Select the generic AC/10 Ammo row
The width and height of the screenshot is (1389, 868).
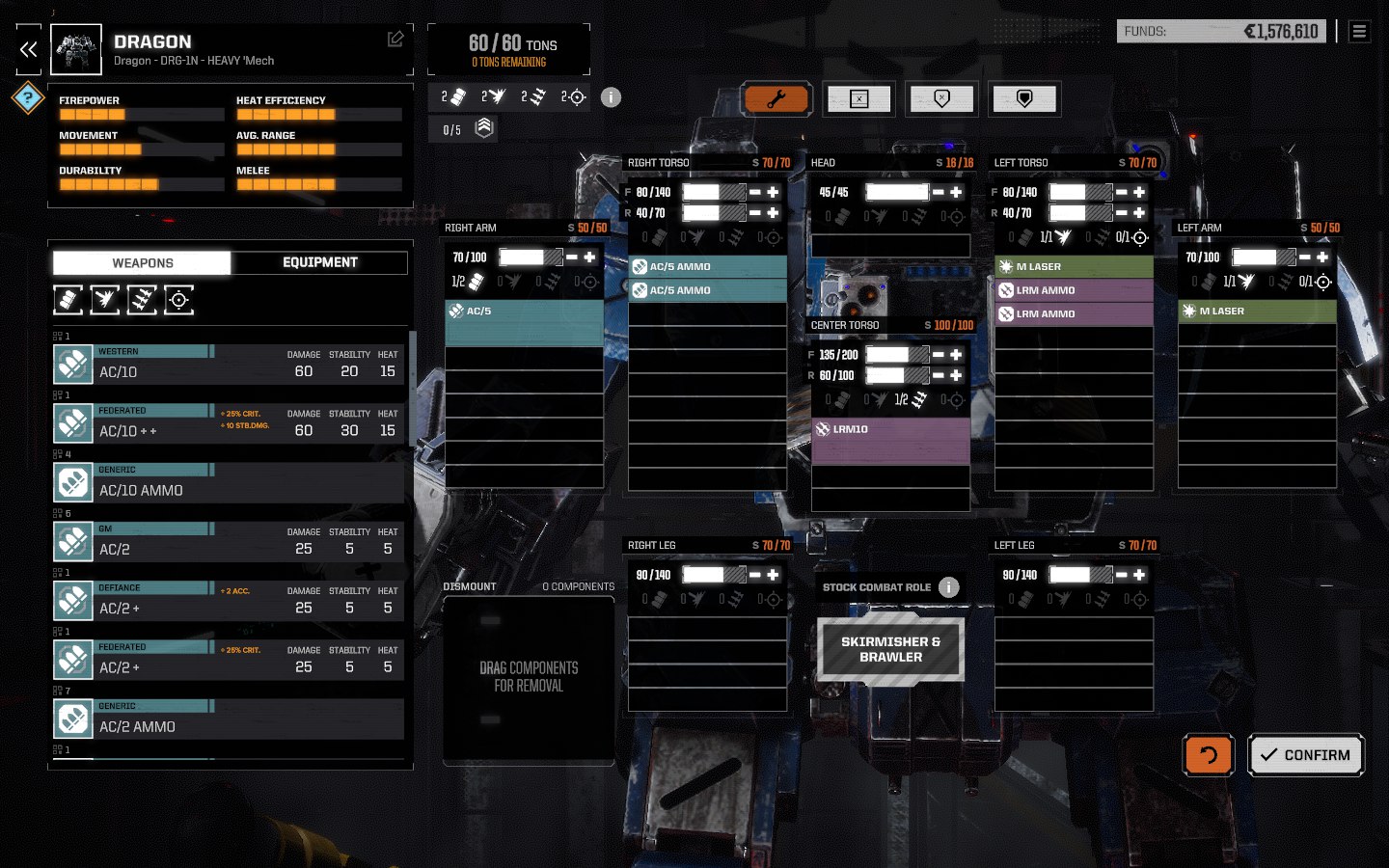coord(228,484)
